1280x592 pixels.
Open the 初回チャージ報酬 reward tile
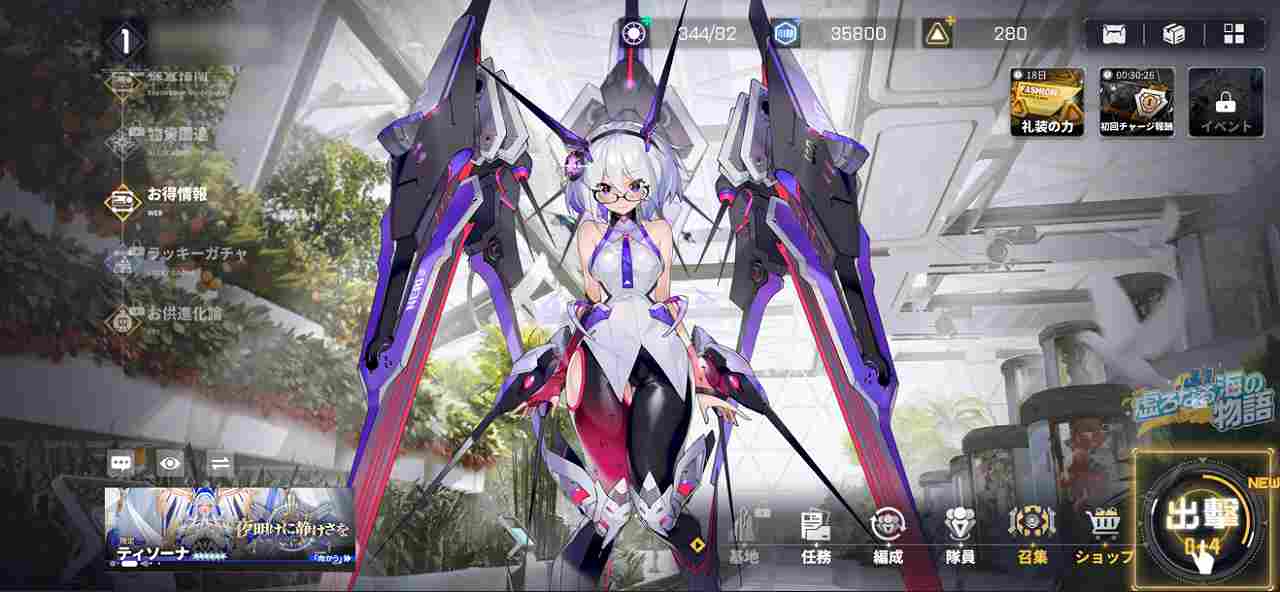click(x=1136, y=102)
